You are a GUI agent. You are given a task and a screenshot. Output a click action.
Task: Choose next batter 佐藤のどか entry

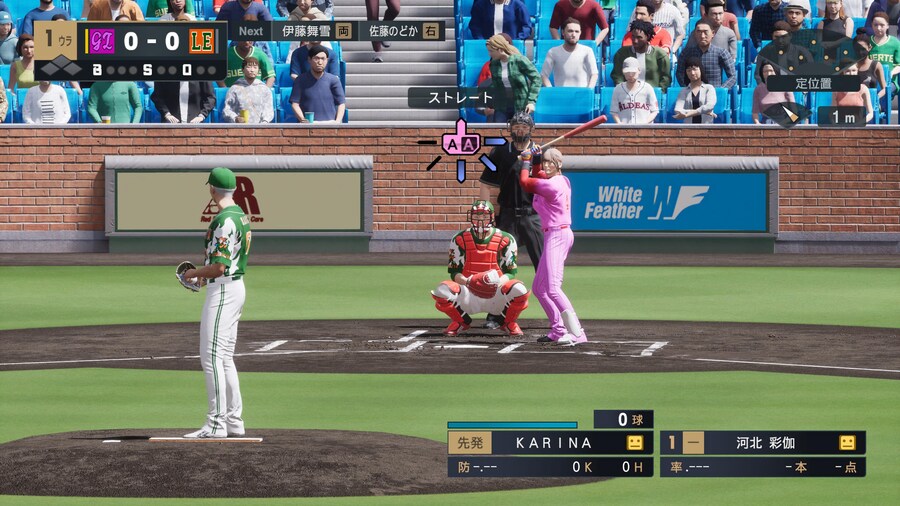[x=401, y=31]
